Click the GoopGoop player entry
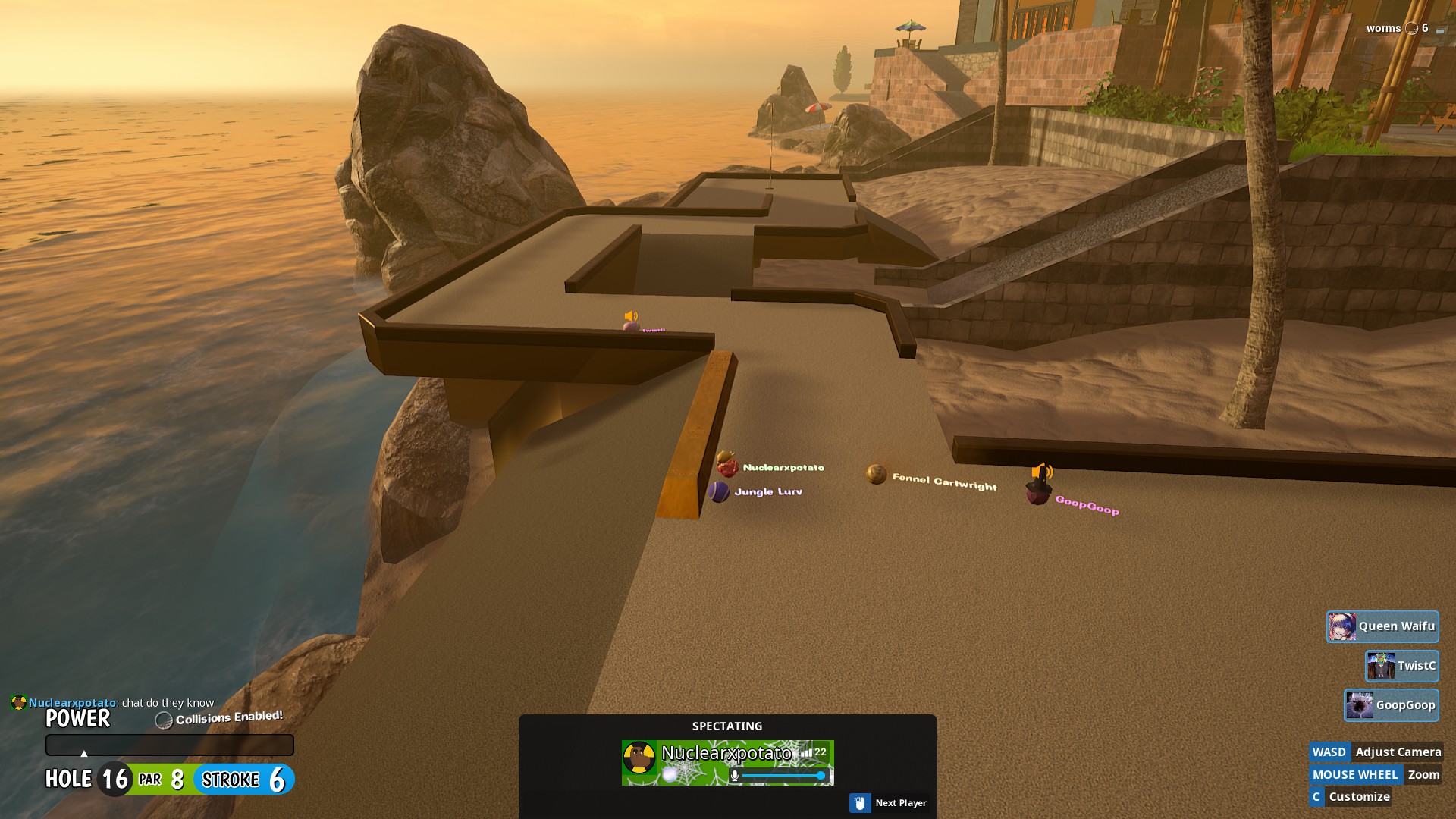This screenshot has height=819, width=1456. tap(1391, 705)
